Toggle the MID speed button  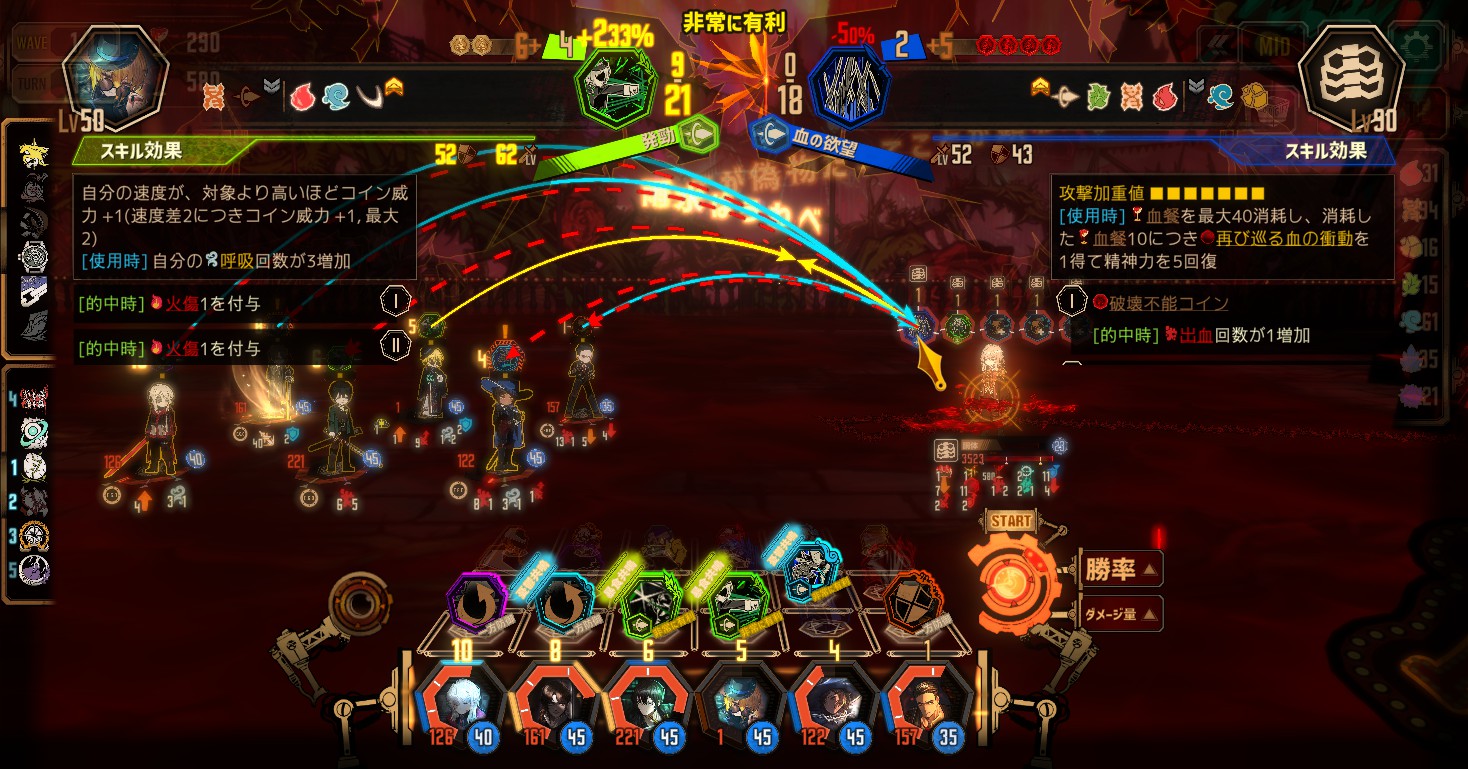[x=1357, y=45]
